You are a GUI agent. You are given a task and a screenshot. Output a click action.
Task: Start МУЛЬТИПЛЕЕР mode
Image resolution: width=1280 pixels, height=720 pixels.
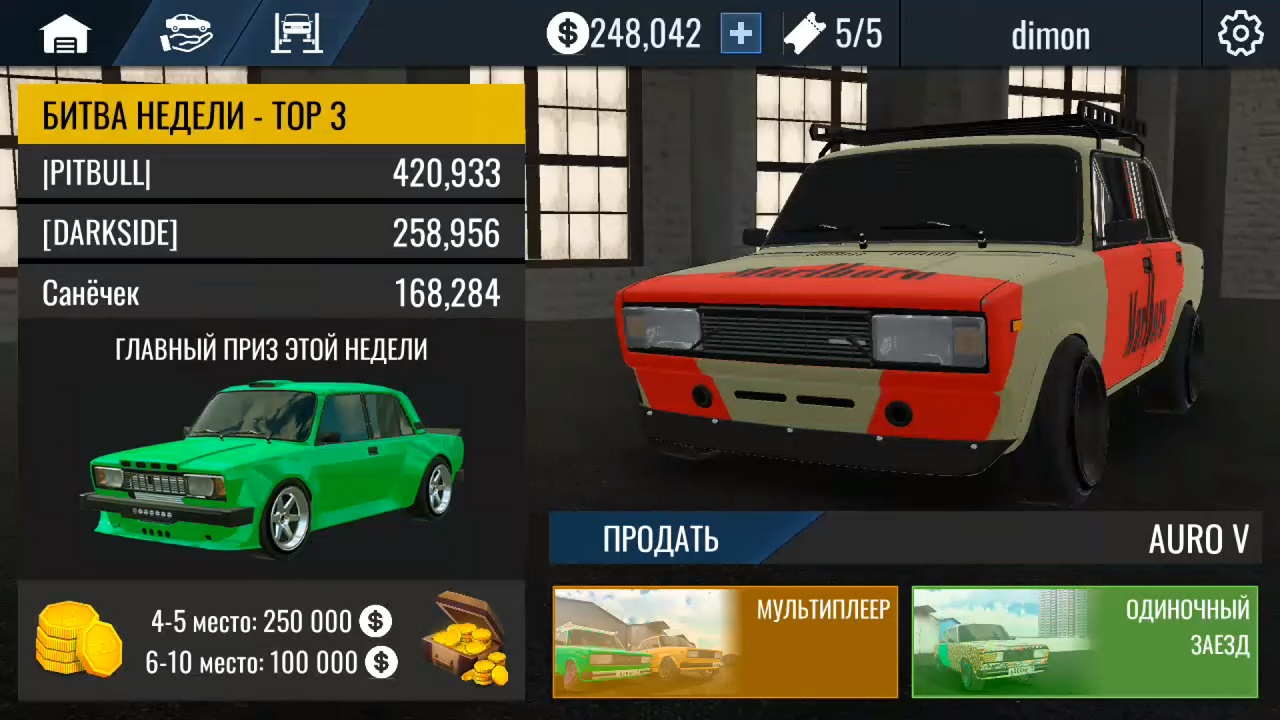725,641
